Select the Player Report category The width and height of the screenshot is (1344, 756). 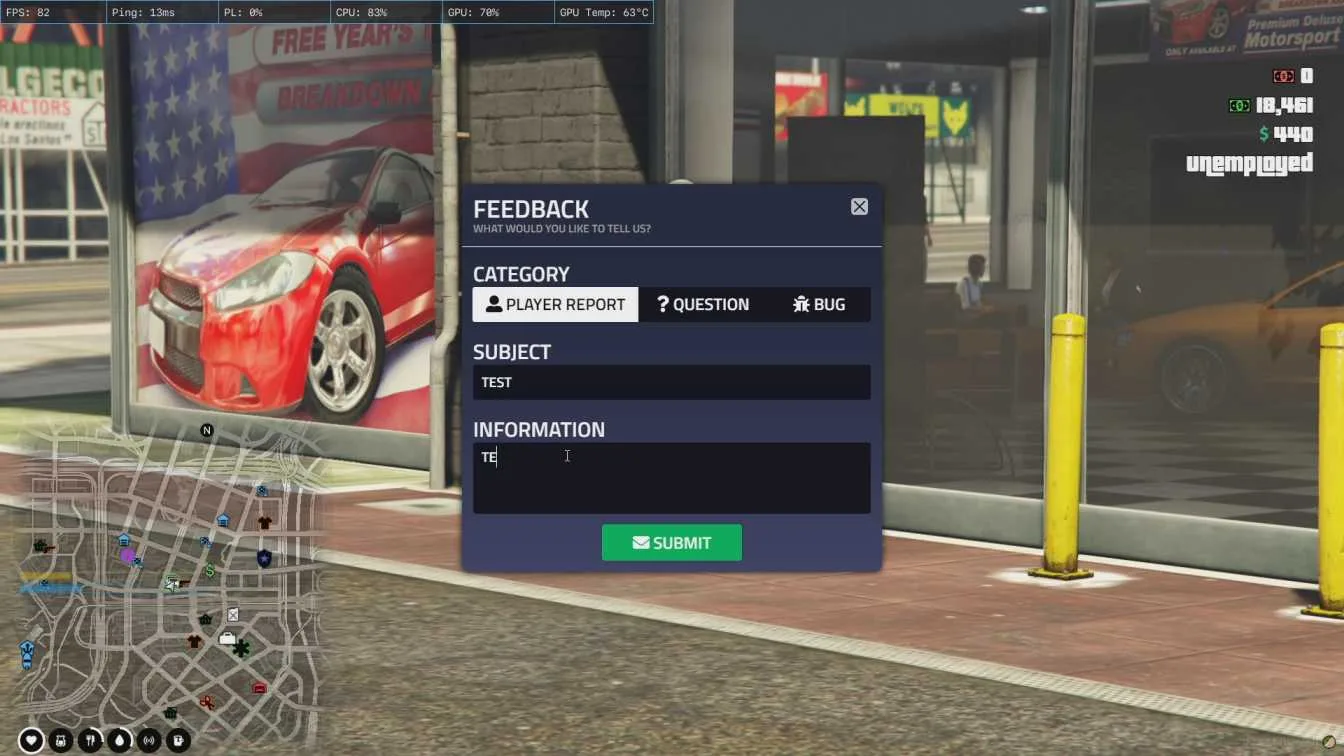pos(555,305)
